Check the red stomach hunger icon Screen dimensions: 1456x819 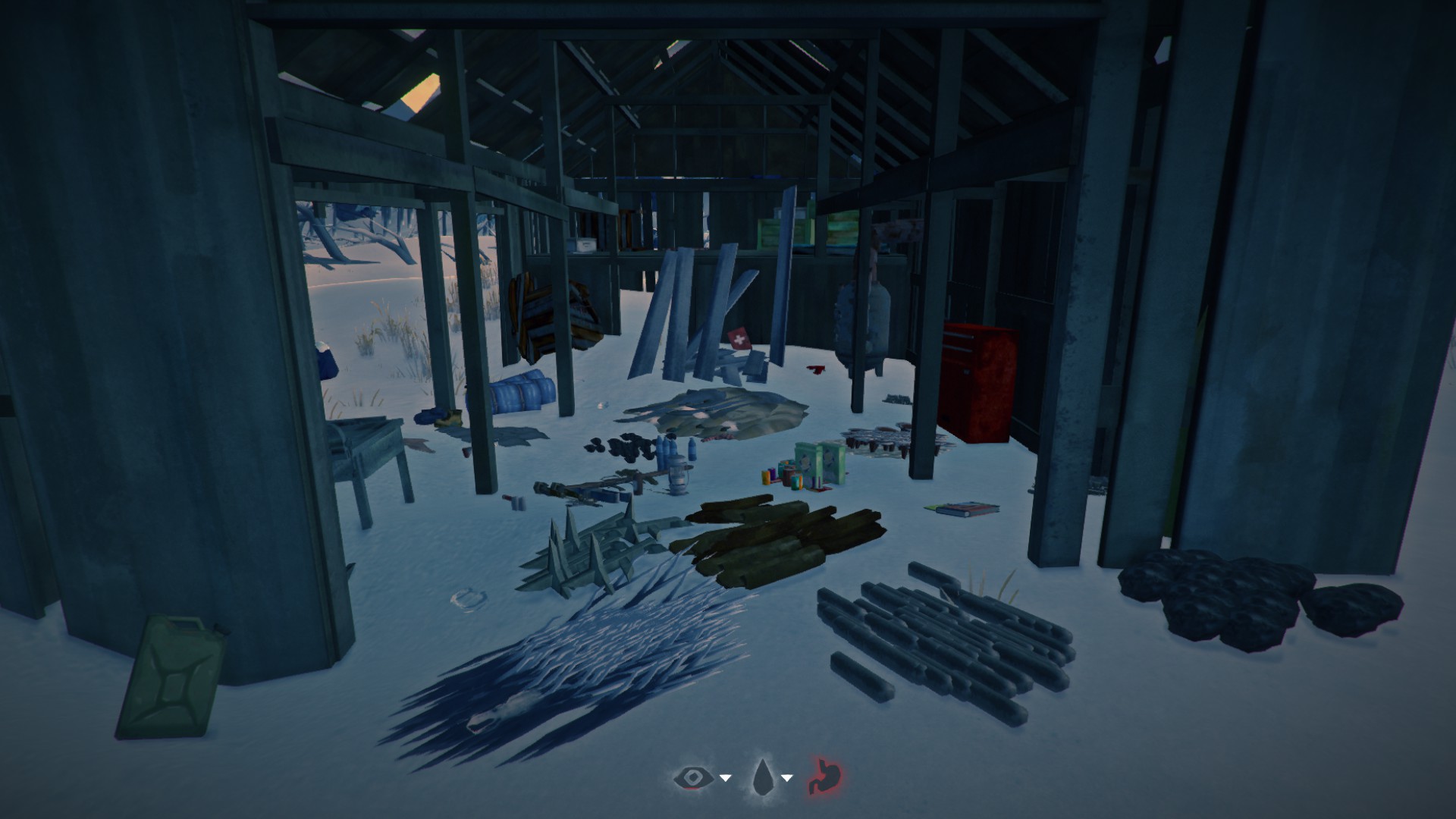pos(824,777)
